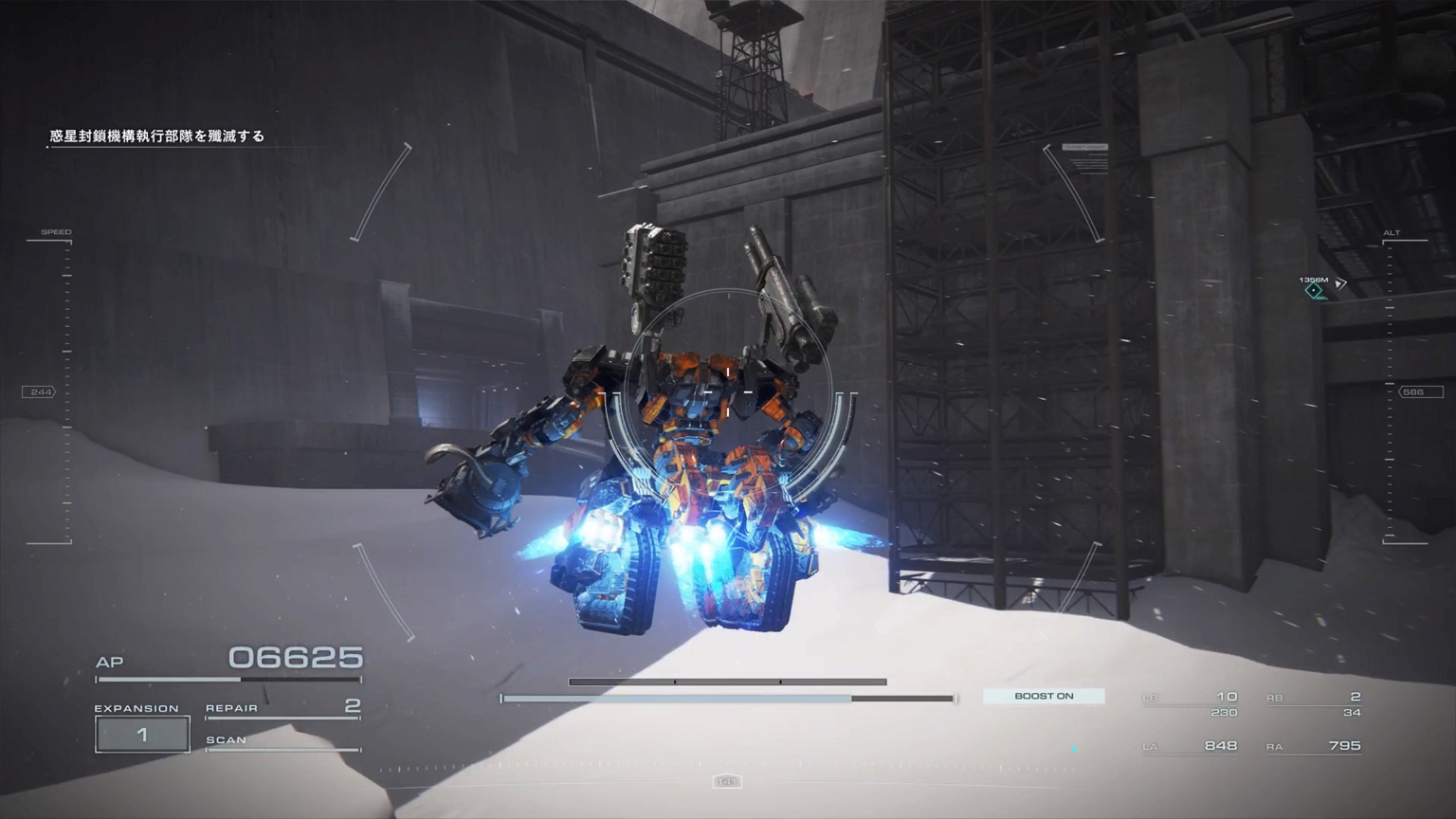
Task: Toggle the BOOST ON indicator
Action: pos(1044,697)
